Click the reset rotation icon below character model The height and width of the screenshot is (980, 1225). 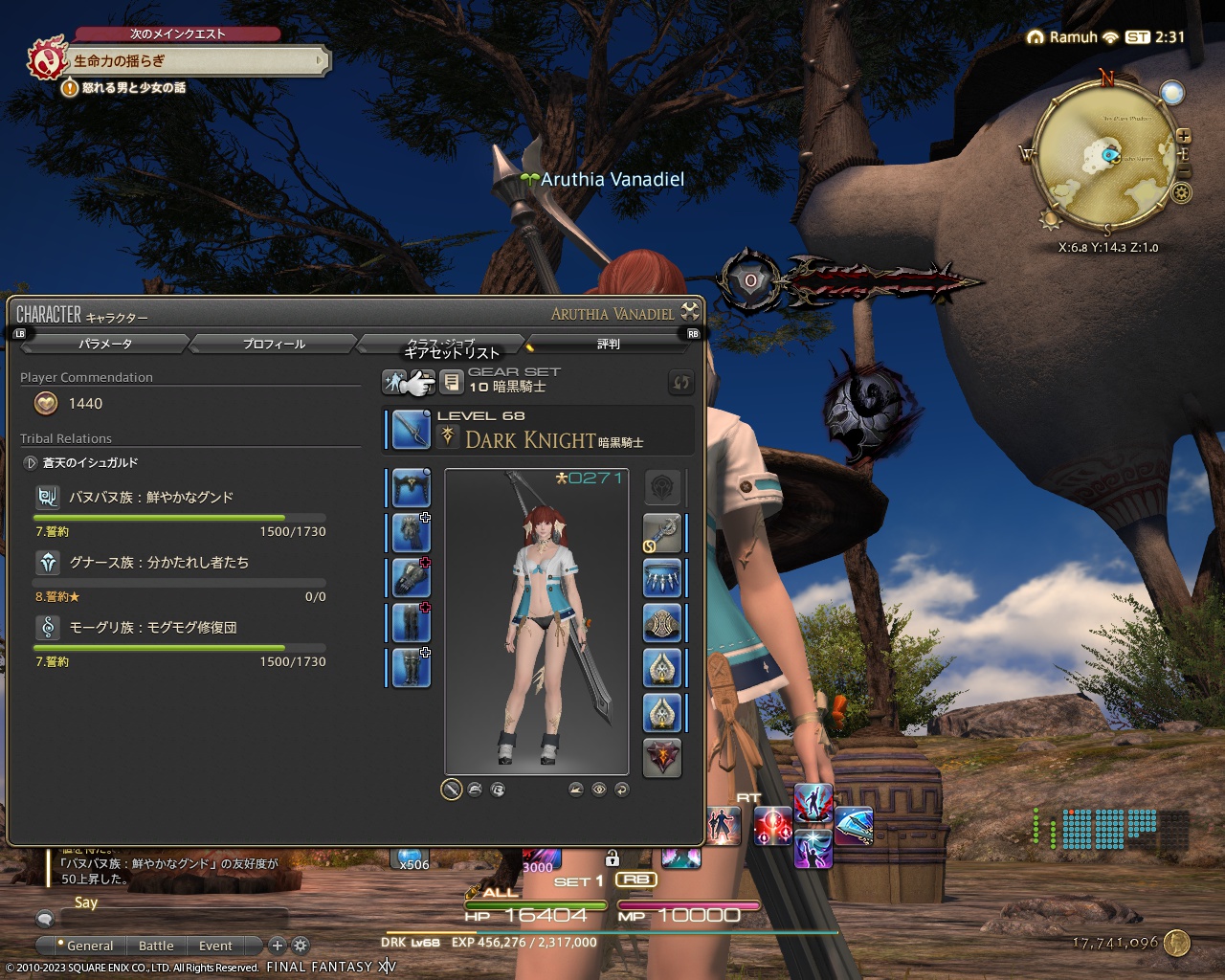[622, 790]
